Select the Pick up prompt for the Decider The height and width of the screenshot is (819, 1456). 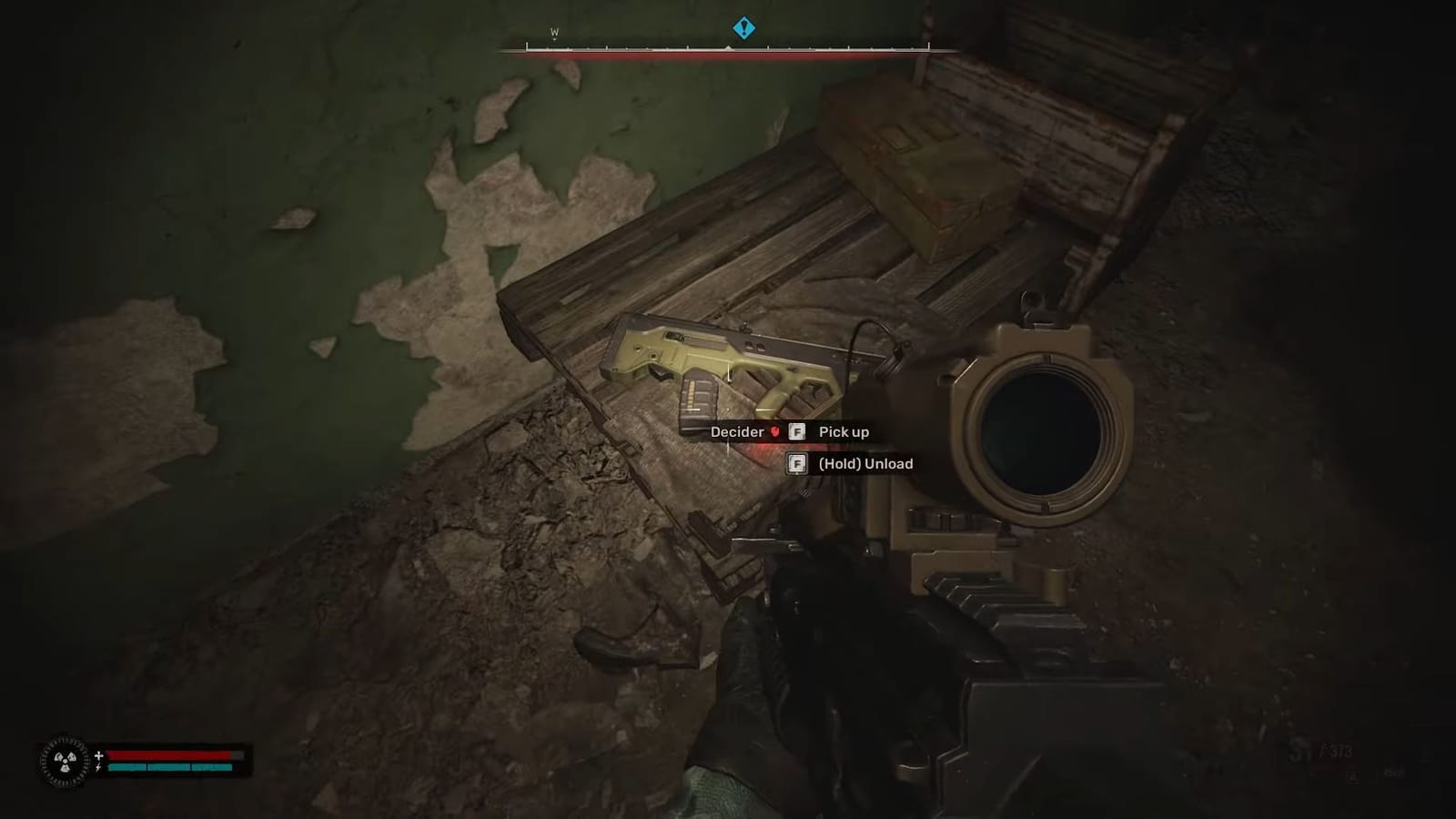pyautogui.click(x=844, y=432)
